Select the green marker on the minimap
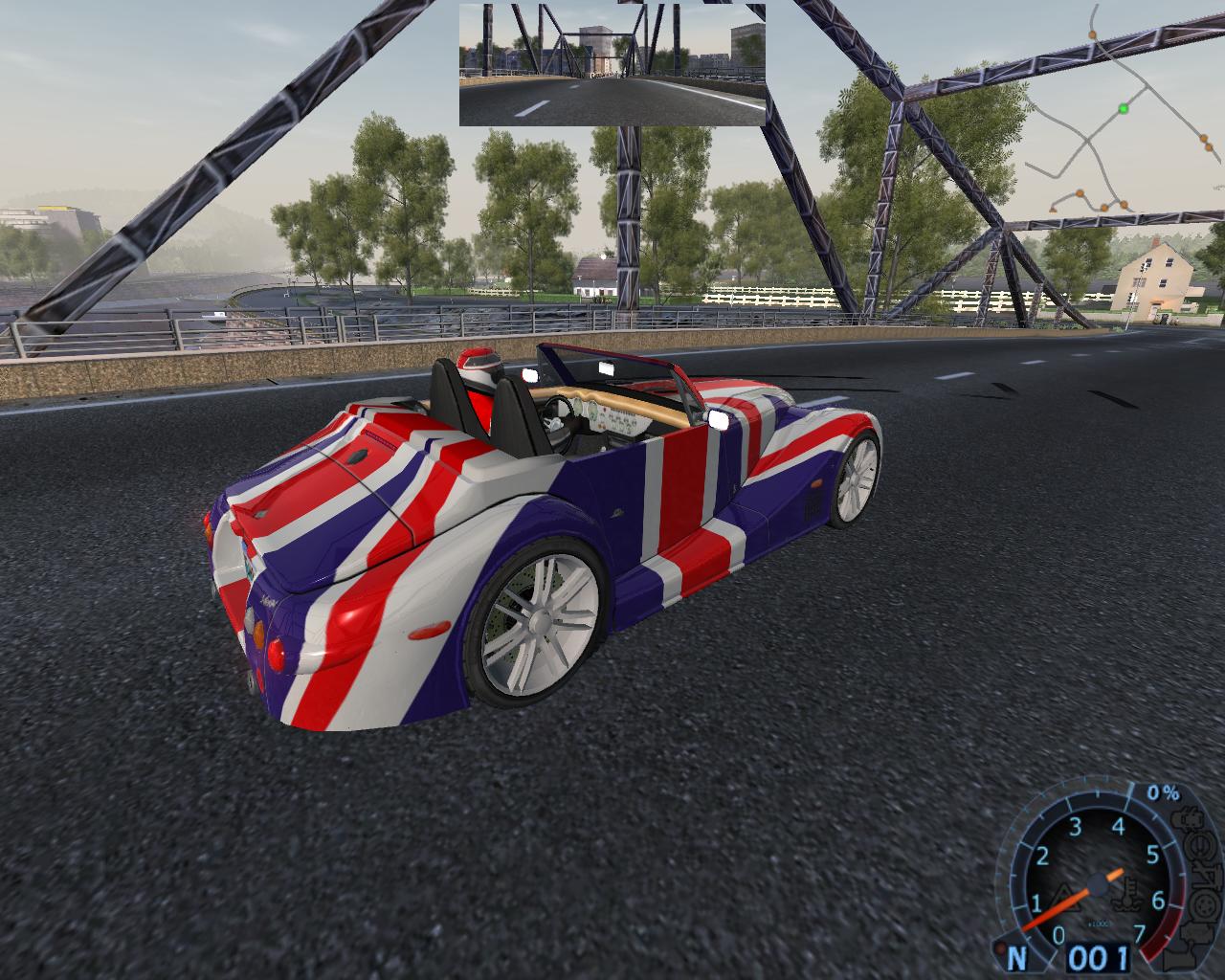This screenshot has height=980, width=1225. point(1124,109)
